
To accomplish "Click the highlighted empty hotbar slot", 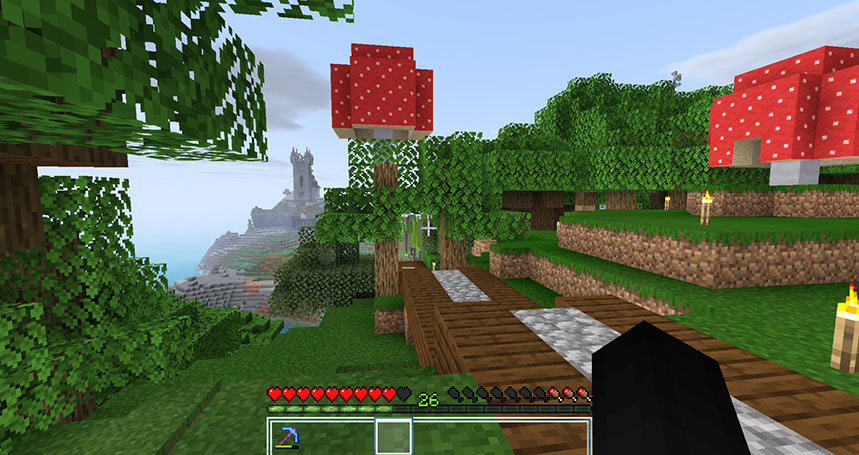I will (393, 437).
